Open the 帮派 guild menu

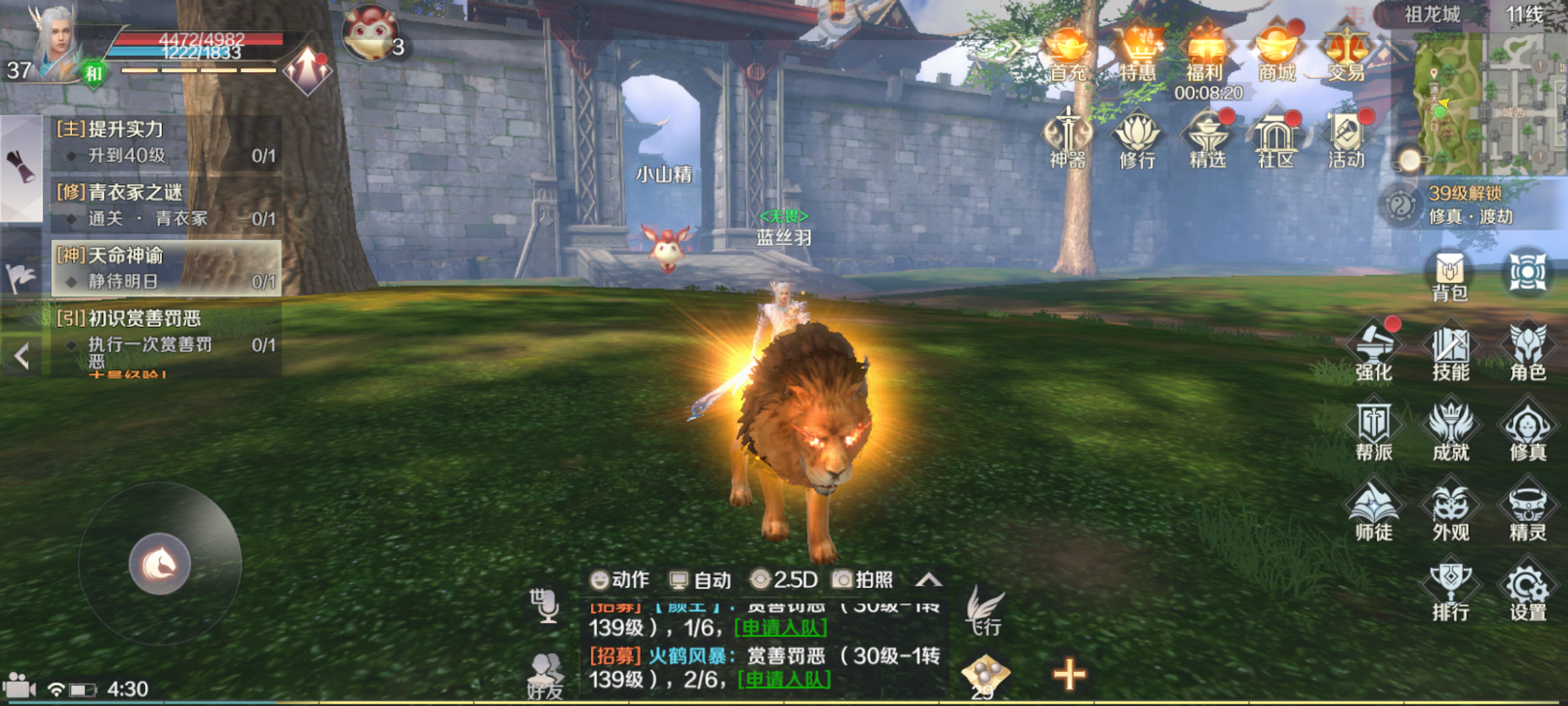point(1374,431)
